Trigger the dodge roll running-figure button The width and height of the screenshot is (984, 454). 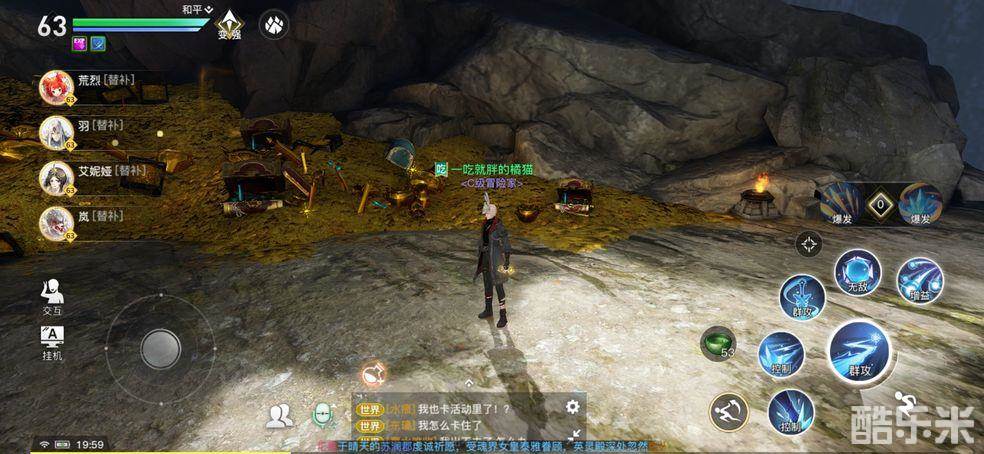point(729,411)
